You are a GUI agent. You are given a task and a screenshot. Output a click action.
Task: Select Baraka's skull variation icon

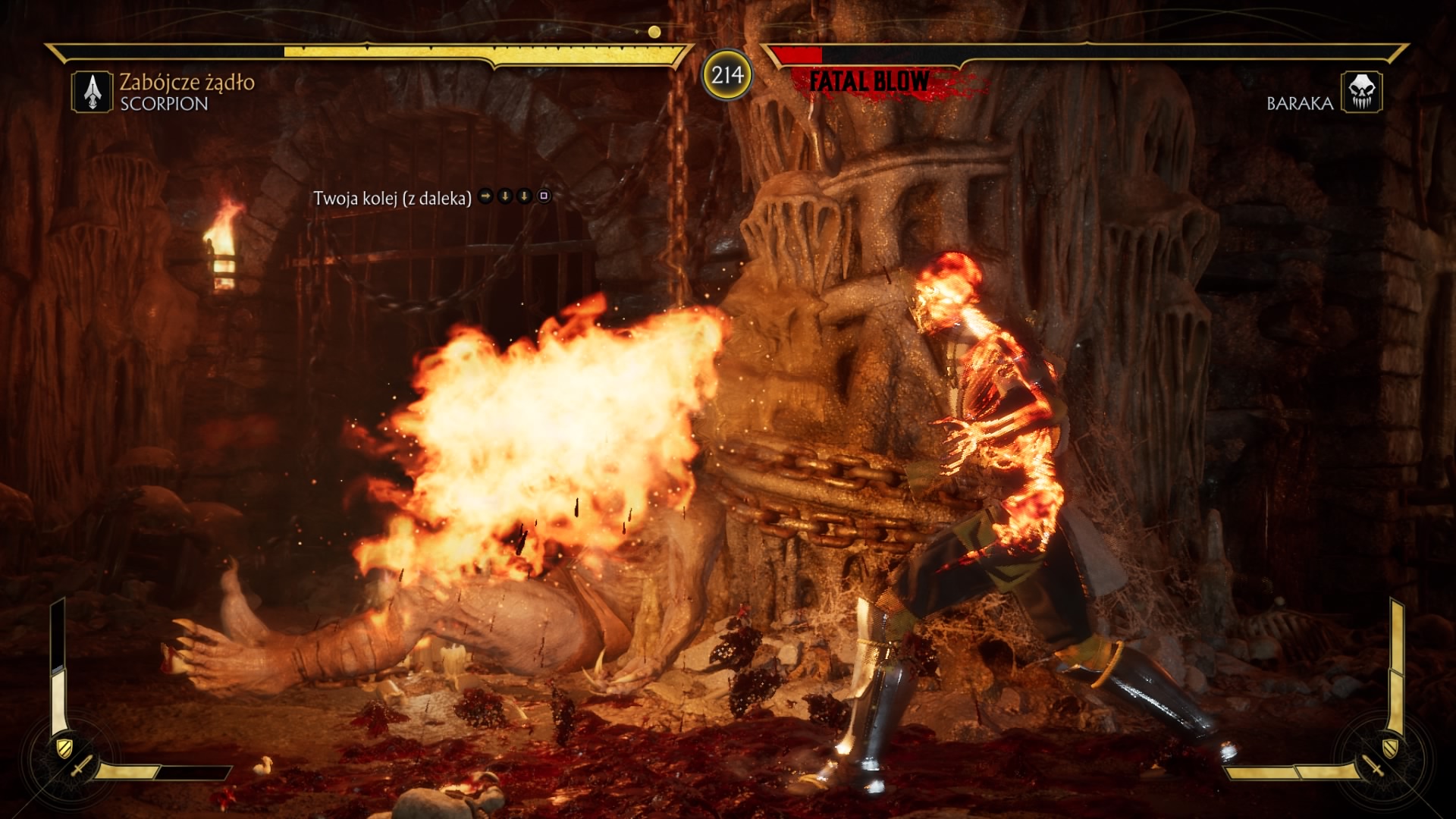click(x=1361, y=92)
